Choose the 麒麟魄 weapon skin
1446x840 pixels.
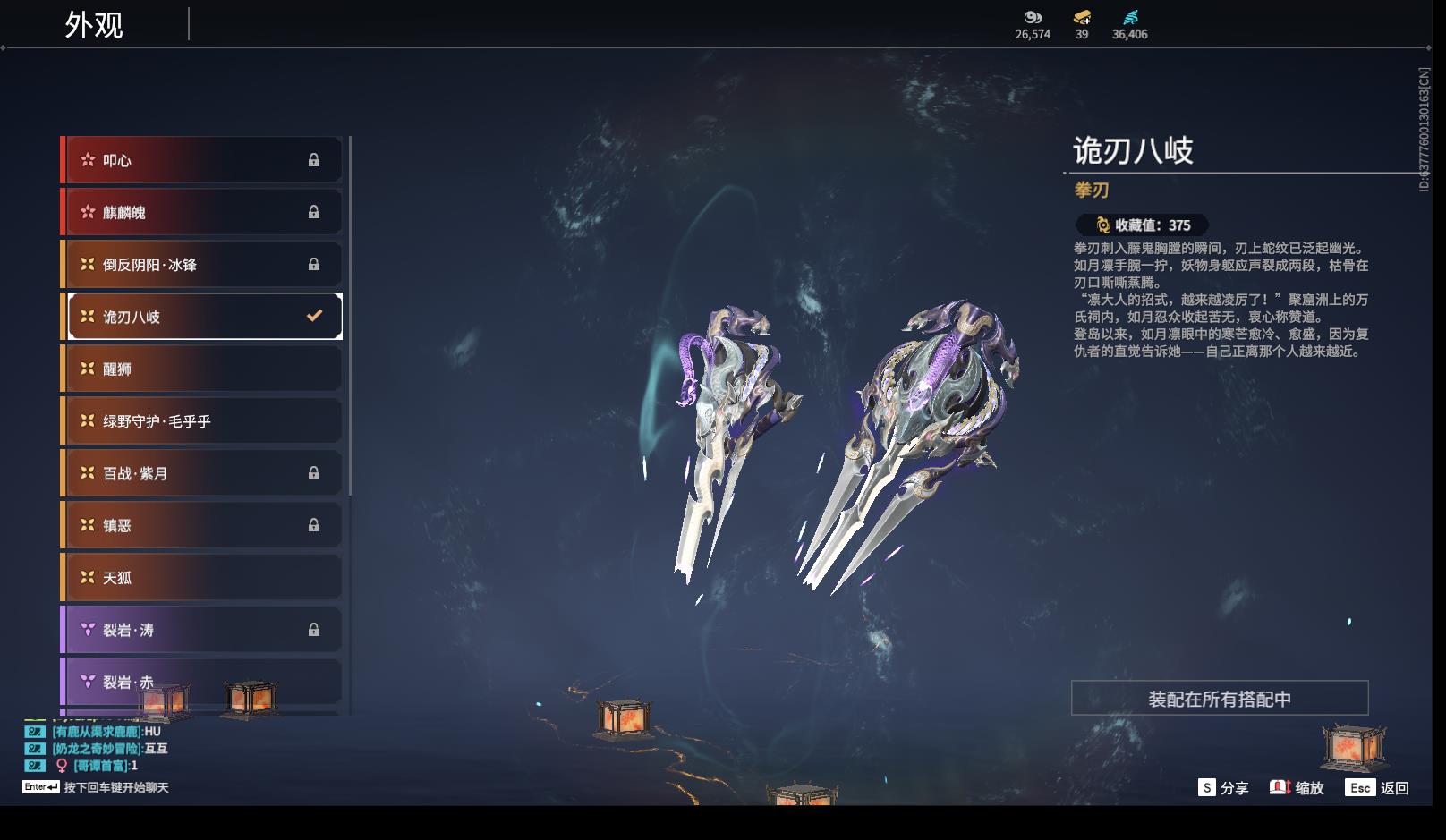coord(201,212)
